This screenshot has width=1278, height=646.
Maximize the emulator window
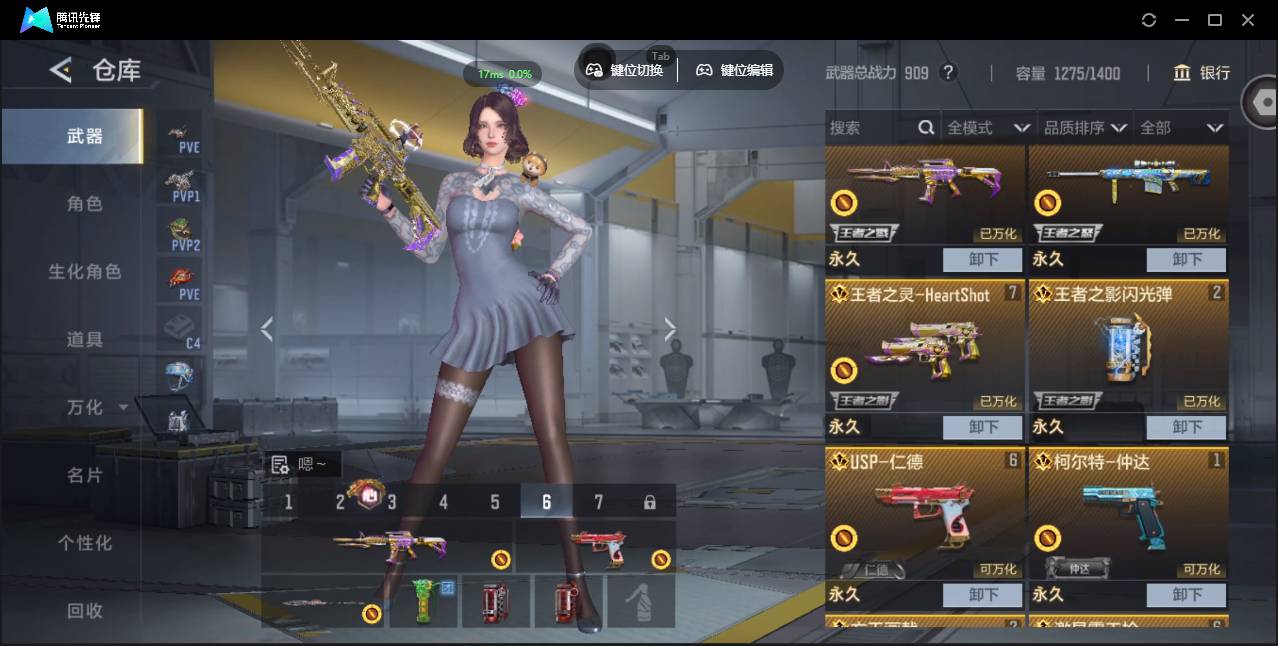click(1215, 20)
